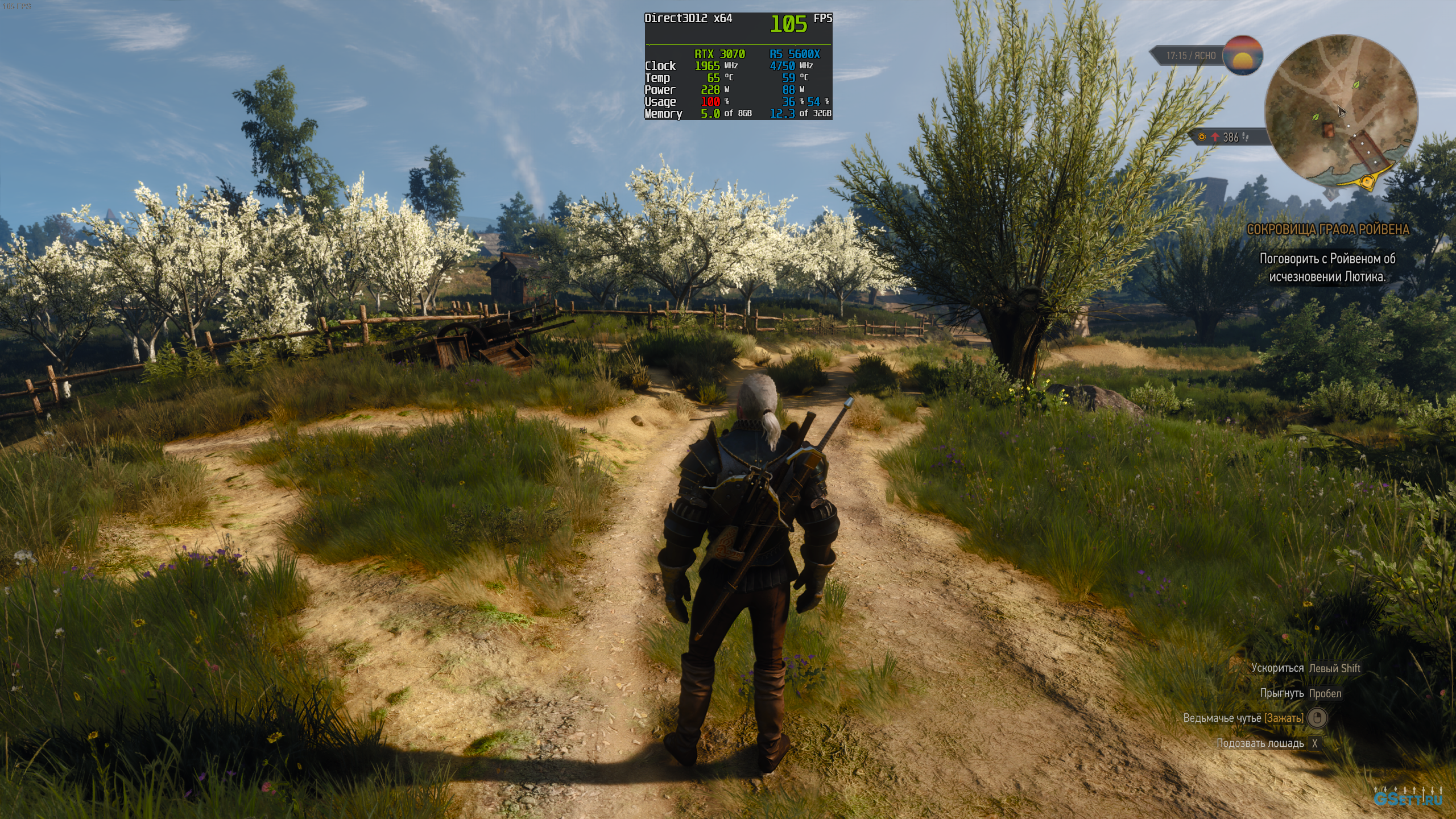Select the yellow quest objective marker on minimap
This screenshot has height=819, width=1456.
click(1366, 181)
